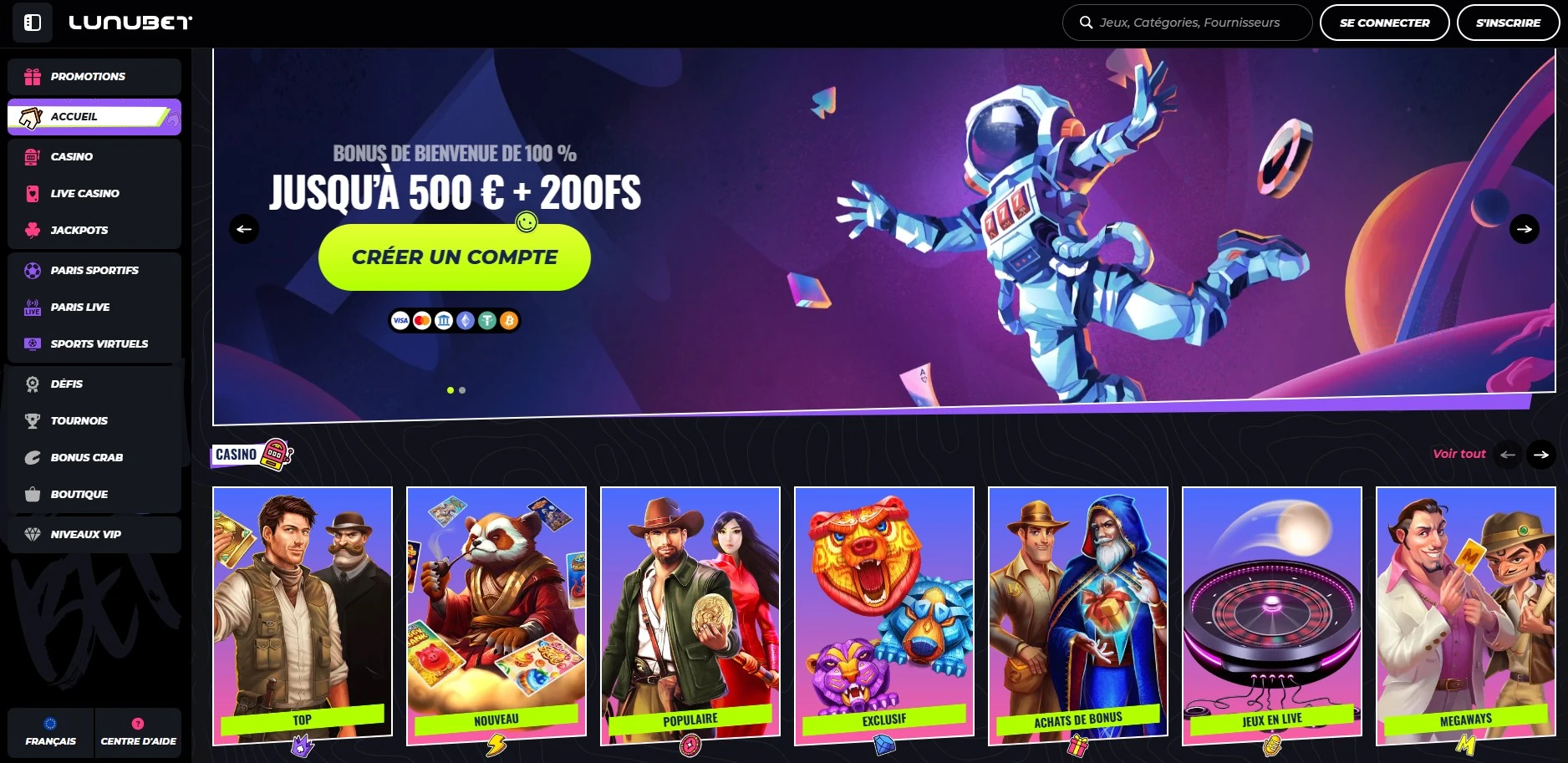Select the Casino slot machine icon
Image resolution: width=1568 pixels, height=763 pixels.
click(32, 156)
